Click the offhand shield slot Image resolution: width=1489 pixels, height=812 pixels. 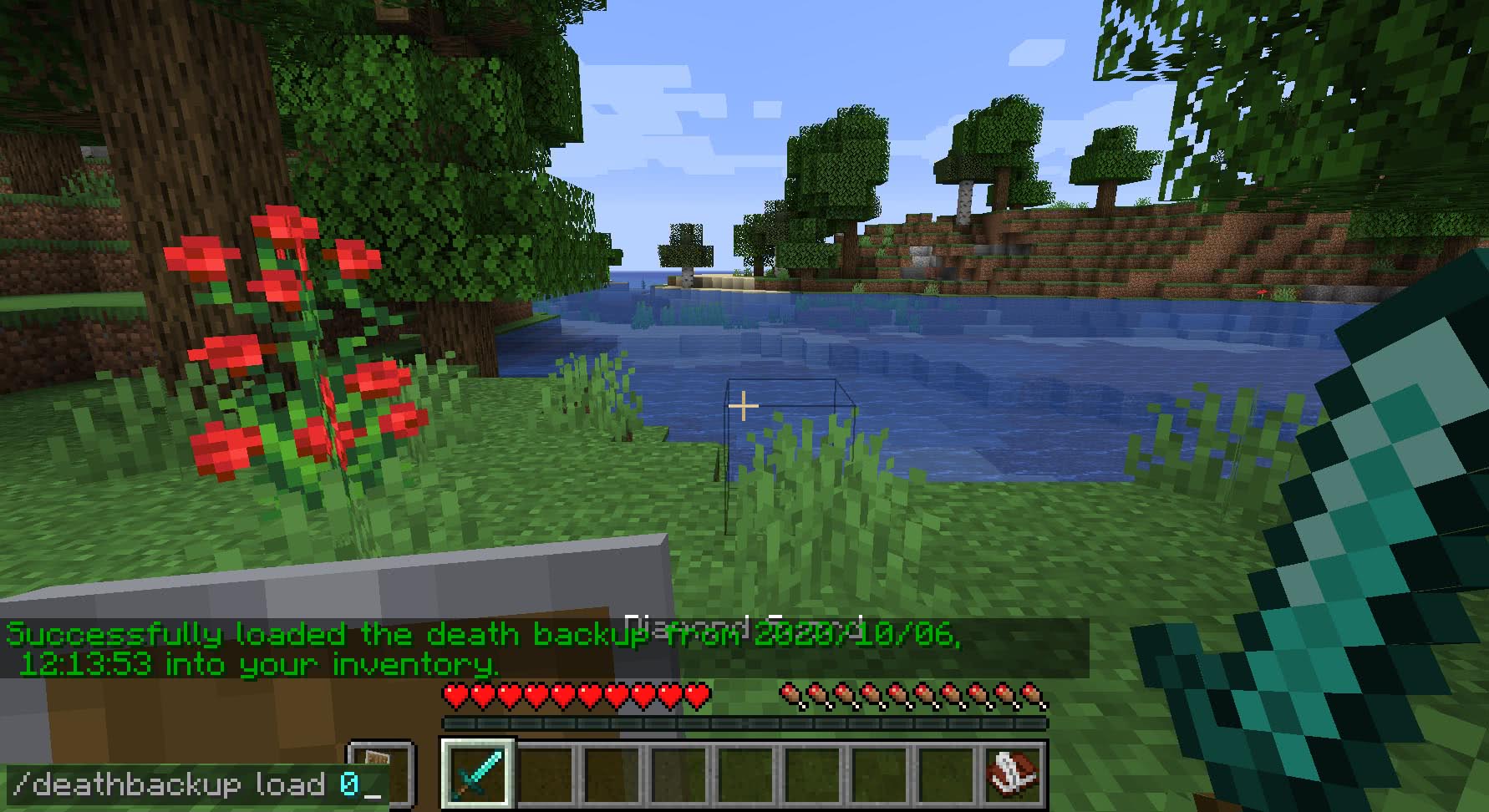tap(383, 773)
